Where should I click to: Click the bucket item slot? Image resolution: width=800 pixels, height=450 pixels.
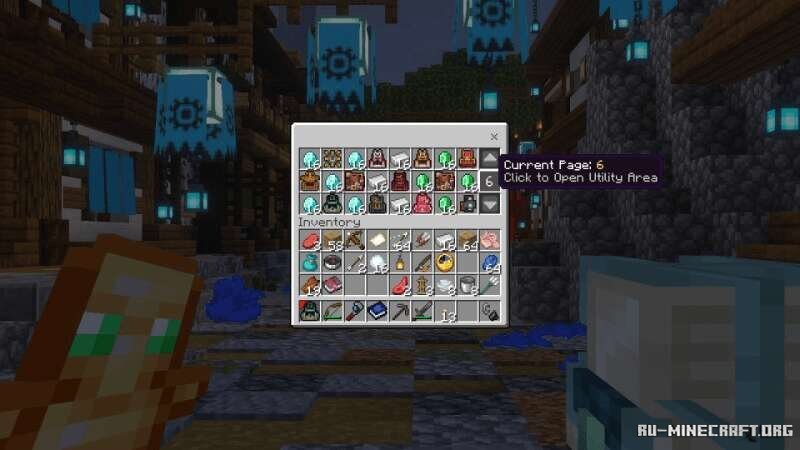467,285
